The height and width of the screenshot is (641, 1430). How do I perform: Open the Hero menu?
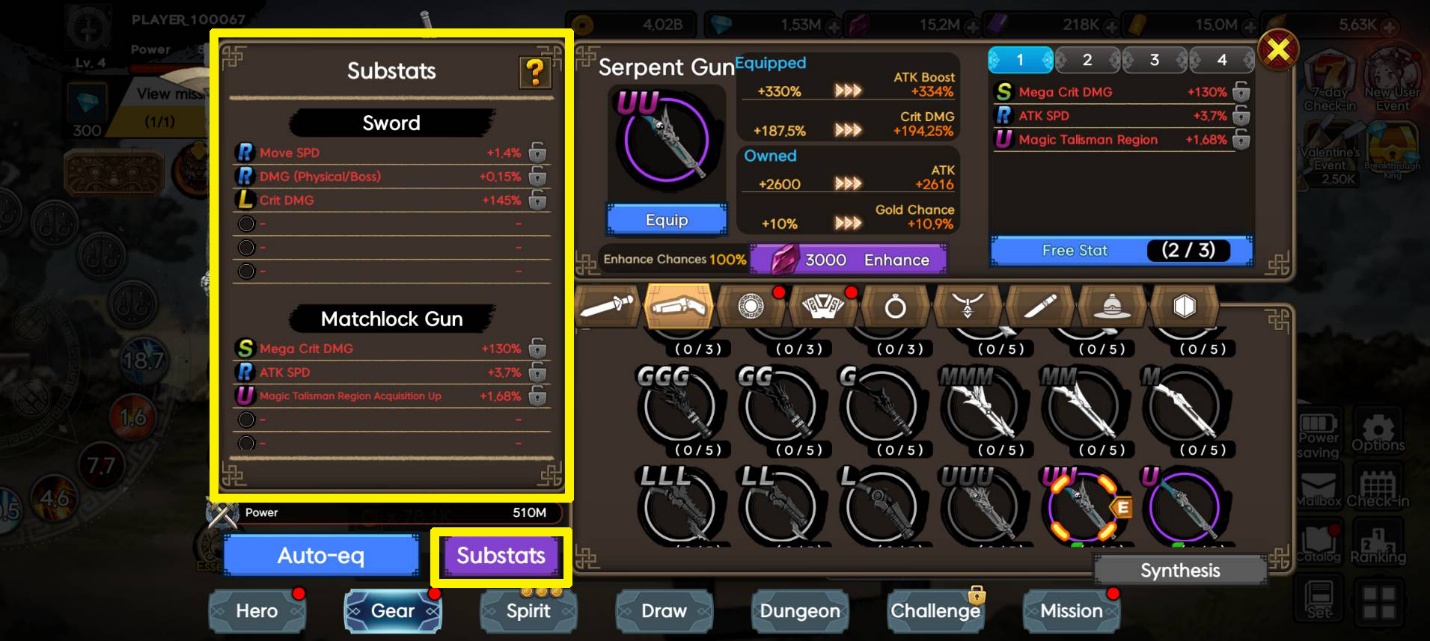point(257,611)
